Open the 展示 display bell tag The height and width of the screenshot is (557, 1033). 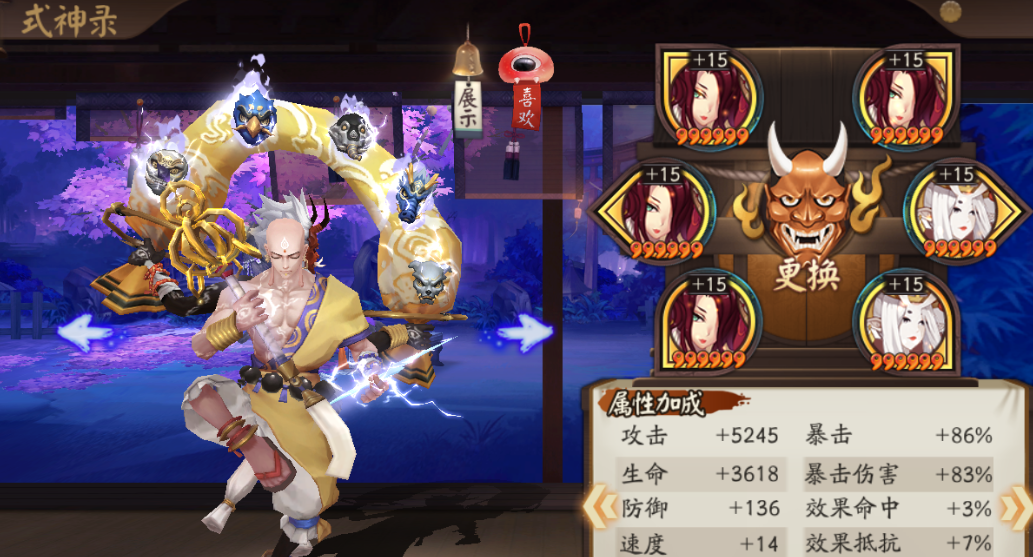[467, 108]
